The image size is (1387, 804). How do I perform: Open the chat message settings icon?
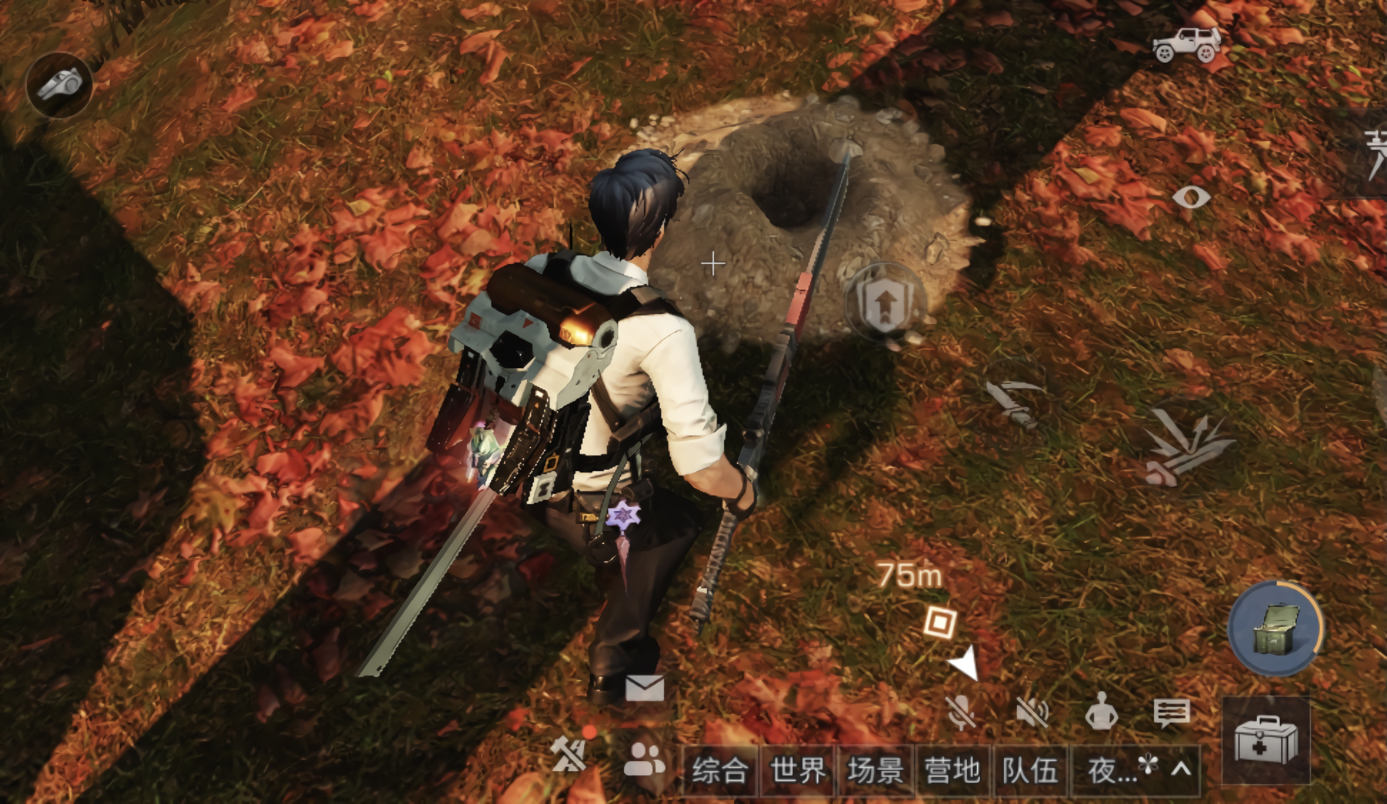pos(1171,712)
